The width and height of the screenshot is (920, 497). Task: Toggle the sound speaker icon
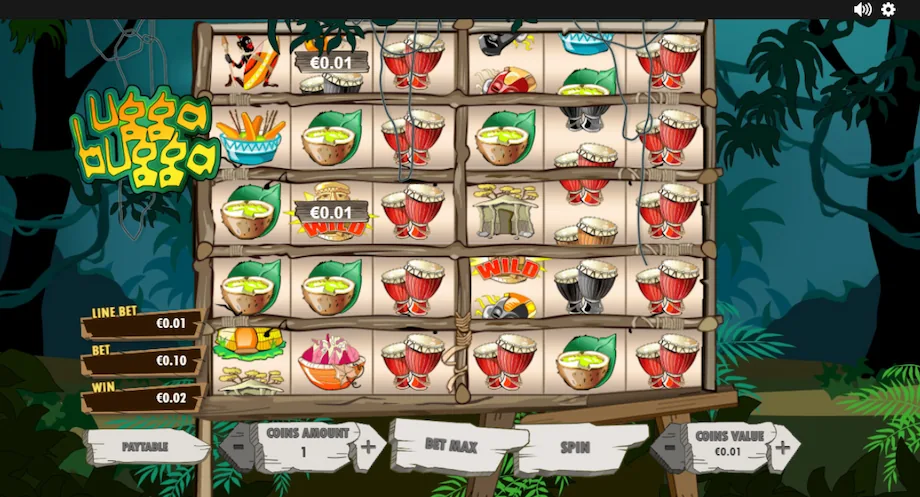862,10
